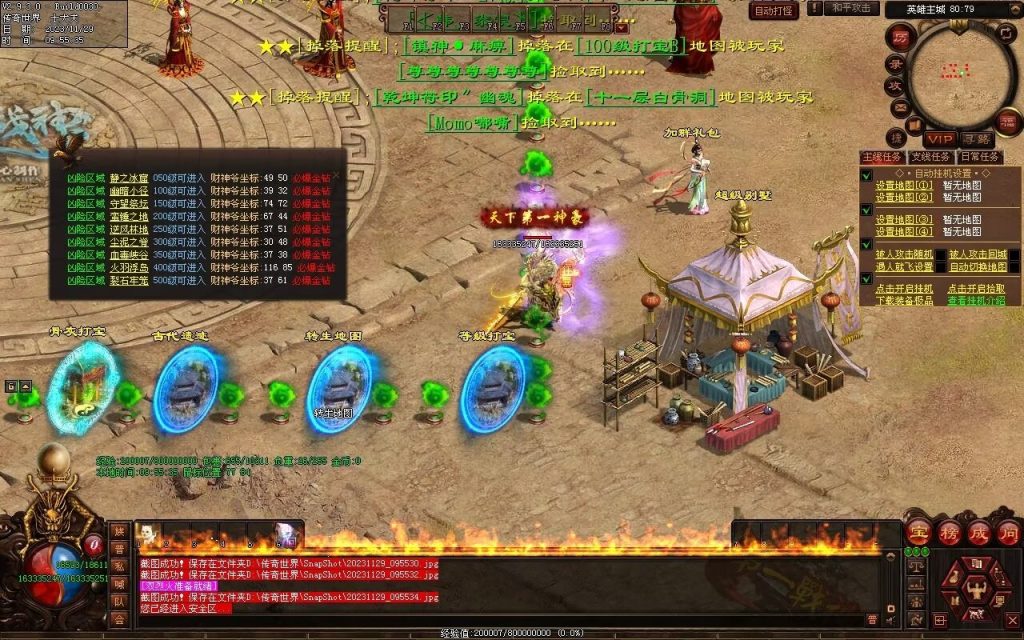This screenshot has width=1024, height=640.
Task: Switch to the 支线任务 tab
Action: 931,157
